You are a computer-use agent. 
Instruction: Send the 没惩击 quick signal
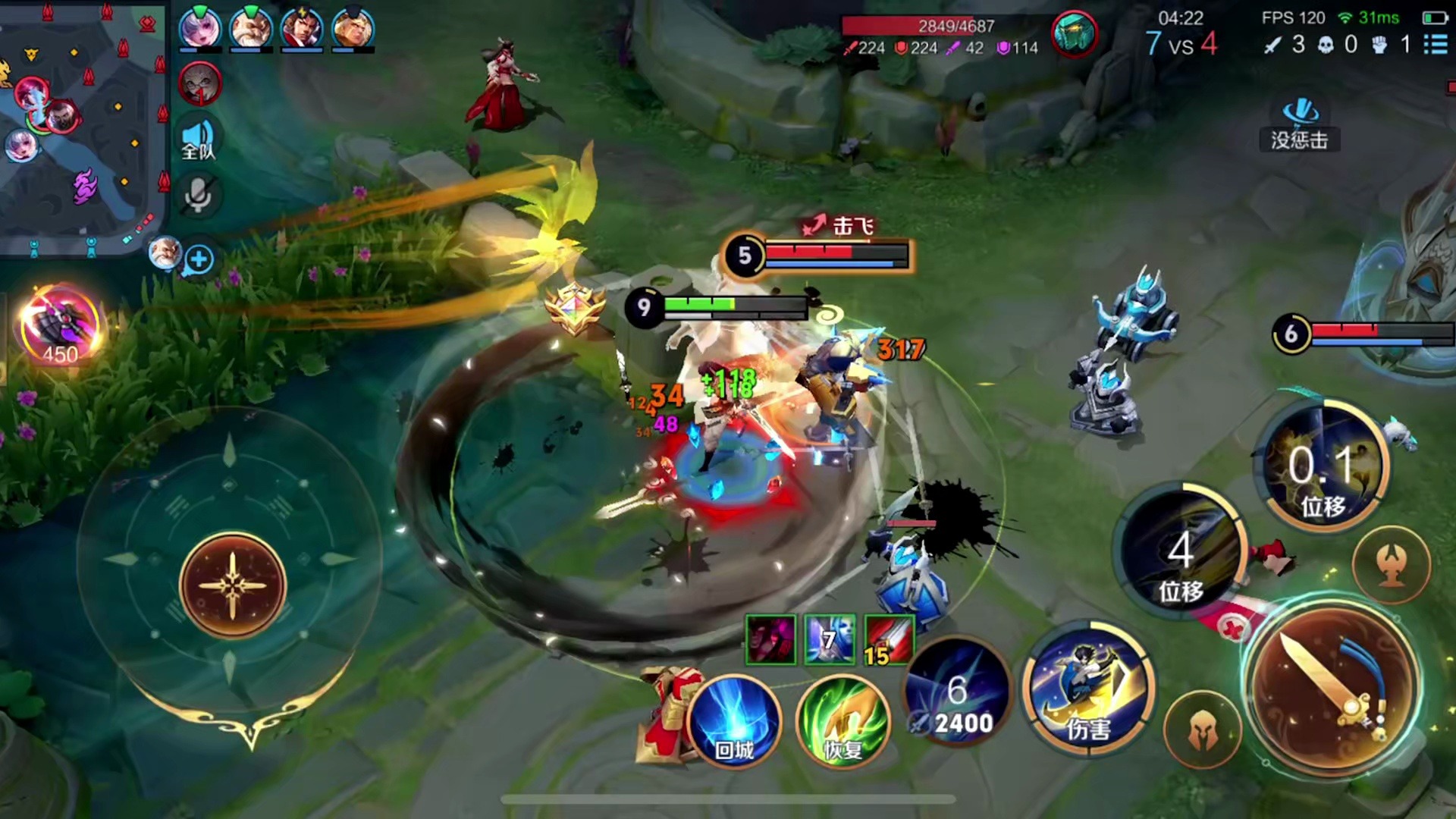(1300, 126)
